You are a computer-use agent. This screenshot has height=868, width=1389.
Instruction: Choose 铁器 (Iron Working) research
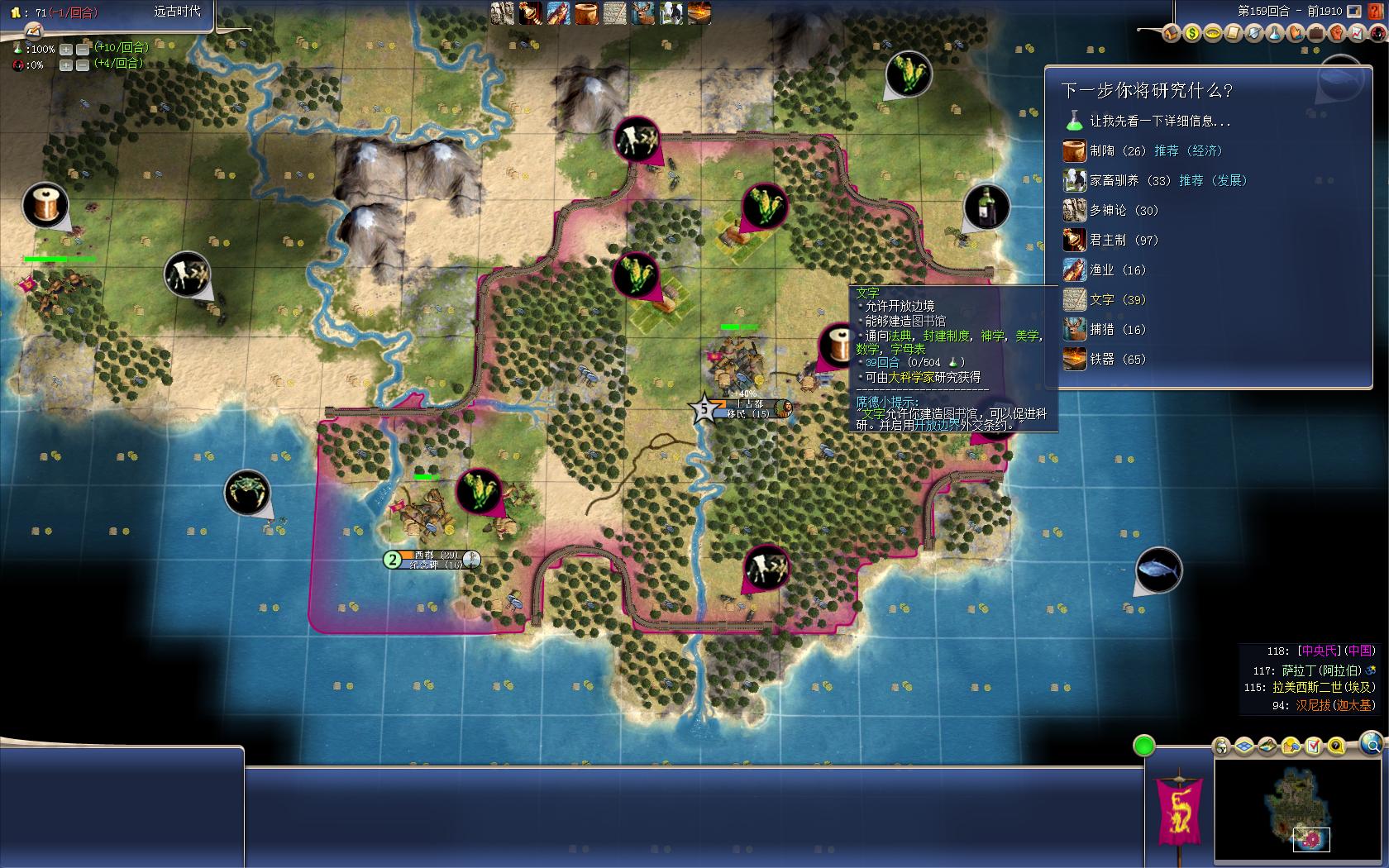tap(1101, 360)
